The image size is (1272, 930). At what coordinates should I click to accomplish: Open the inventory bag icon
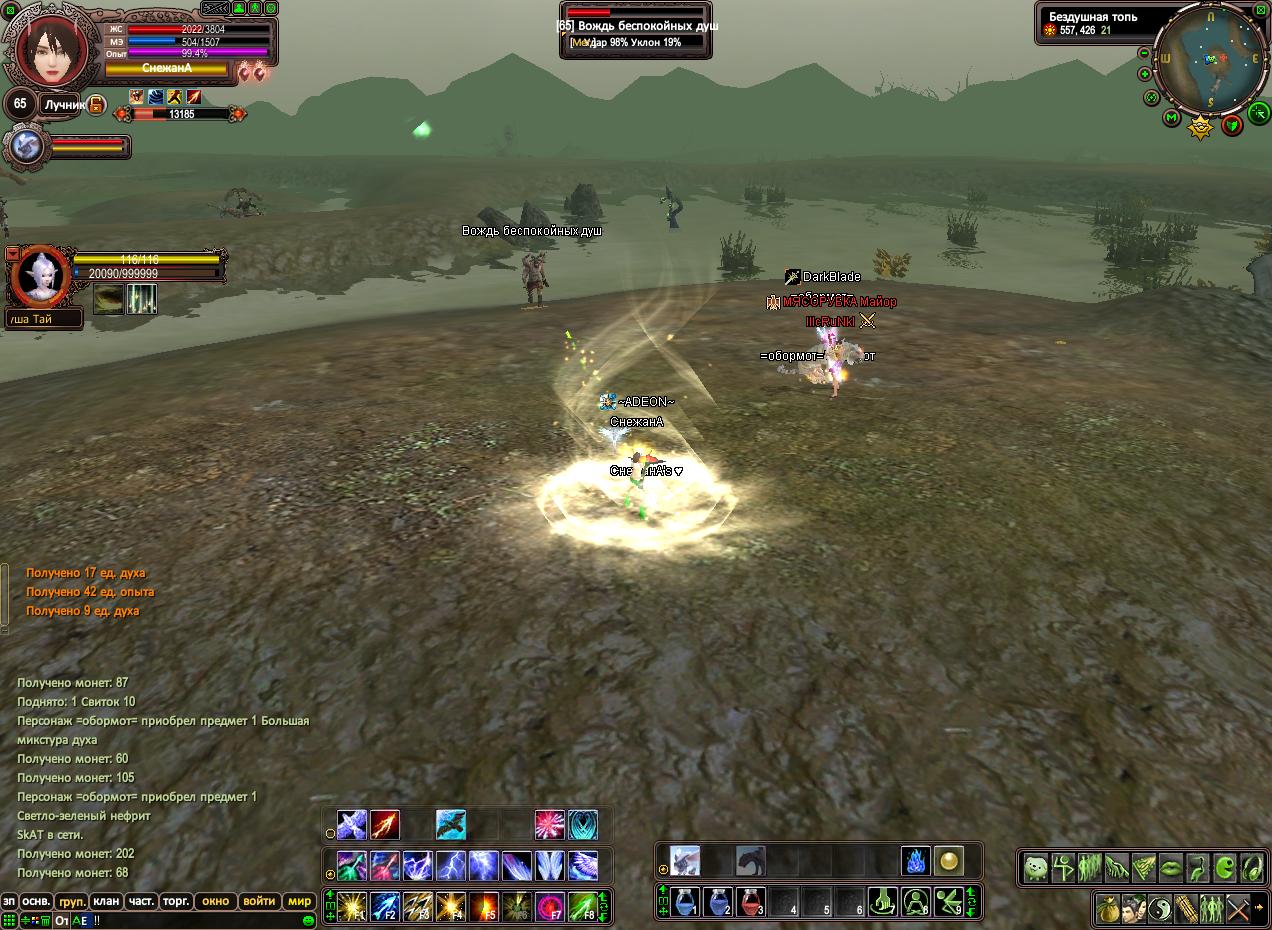[1107, 909]
